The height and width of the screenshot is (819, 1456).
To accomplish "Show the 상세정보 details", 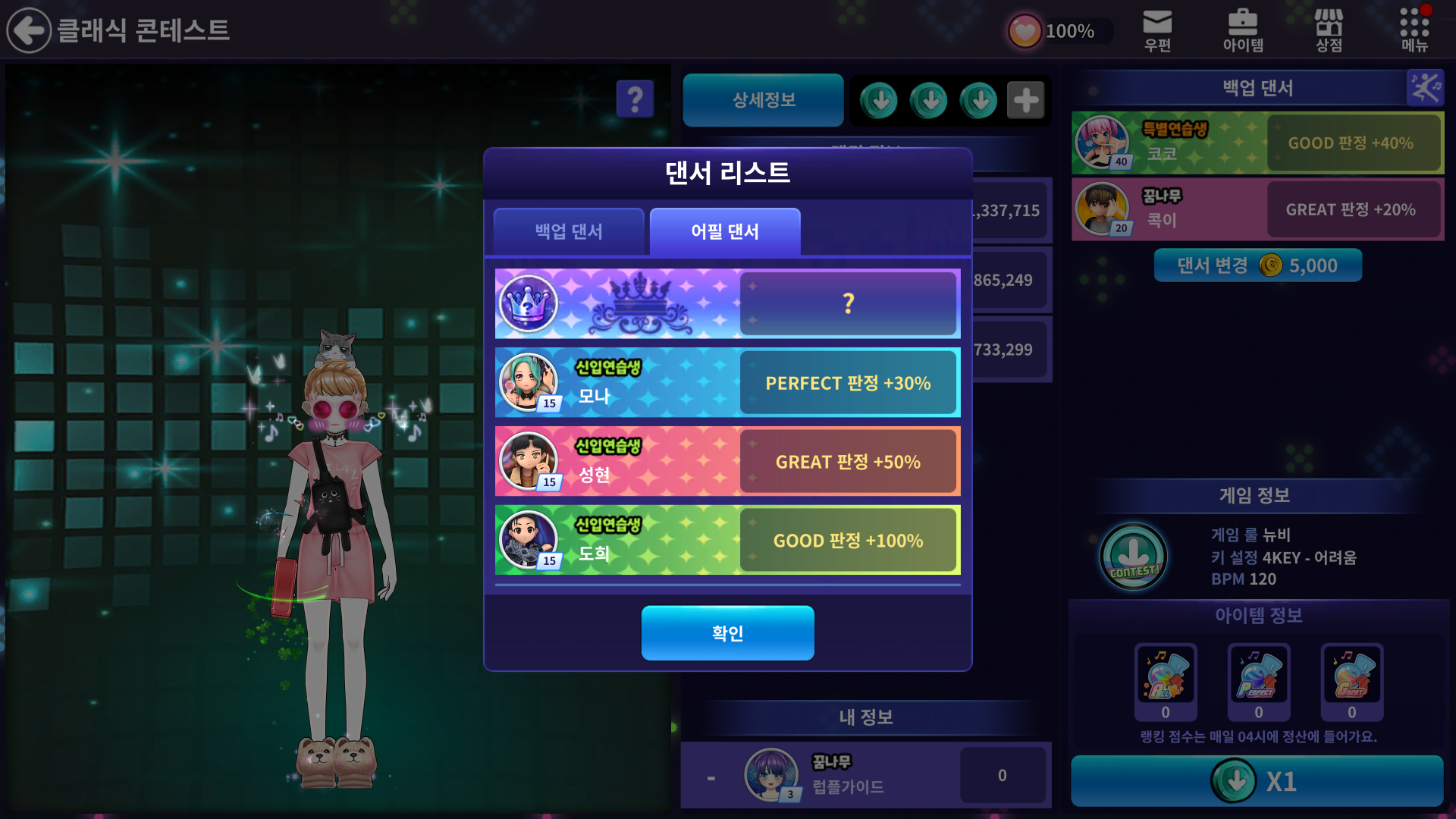I will [763, 100].
